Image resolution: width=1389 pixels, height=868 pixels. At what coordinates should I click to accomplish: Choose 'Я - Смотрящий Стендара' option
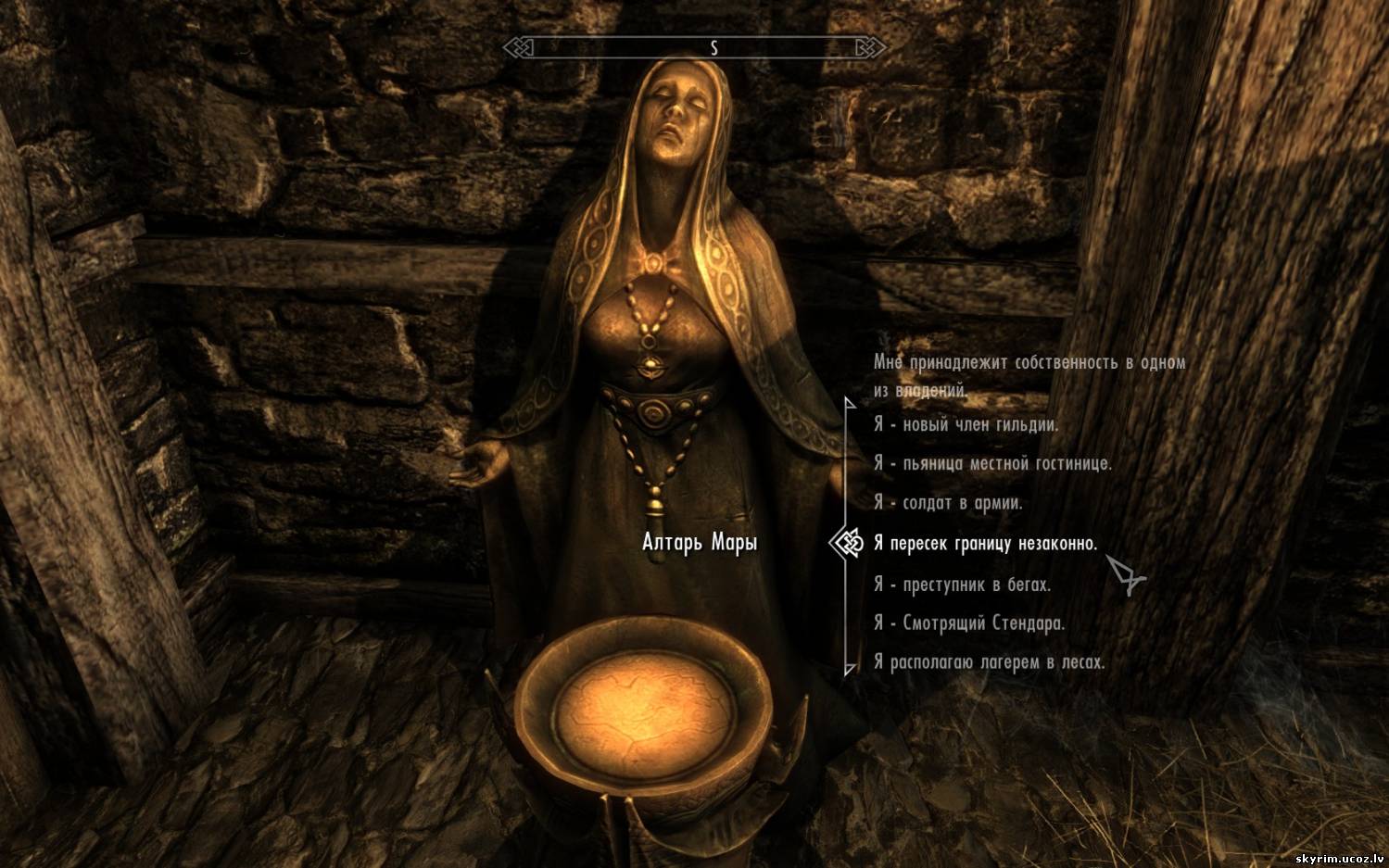tap(969, 623)
